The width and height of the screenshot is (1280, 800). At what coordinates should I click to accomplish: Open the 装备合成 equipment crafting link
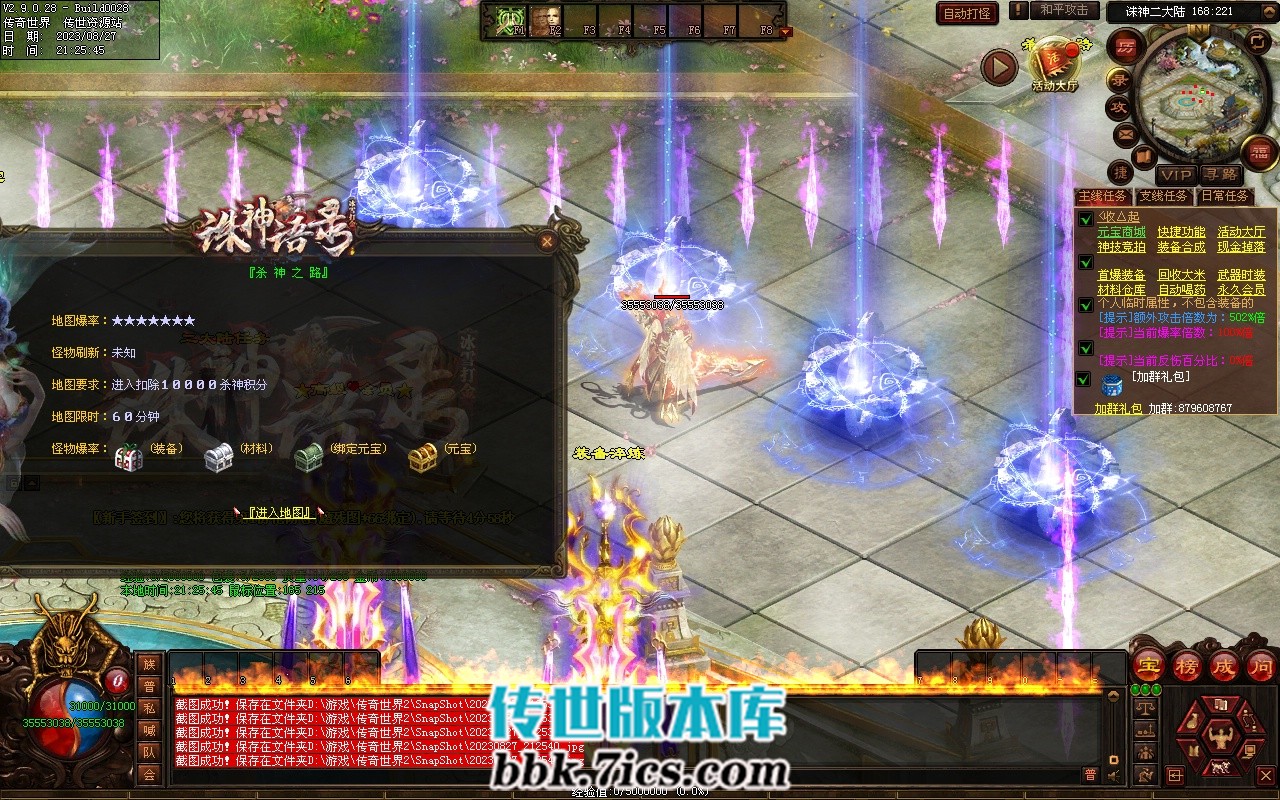(x=1181, y=247)
